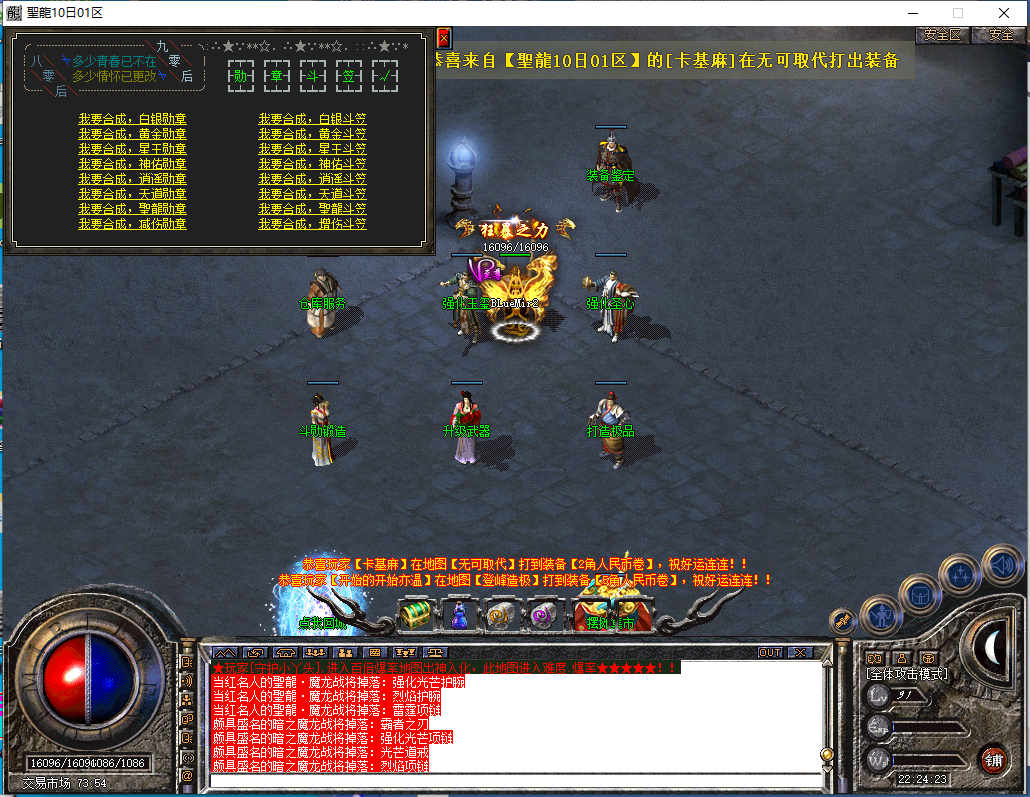Click the 点我回城 return-to-town button
Image resolution: width=1030 pixels, height=797 pixels.
coord(320,622)
